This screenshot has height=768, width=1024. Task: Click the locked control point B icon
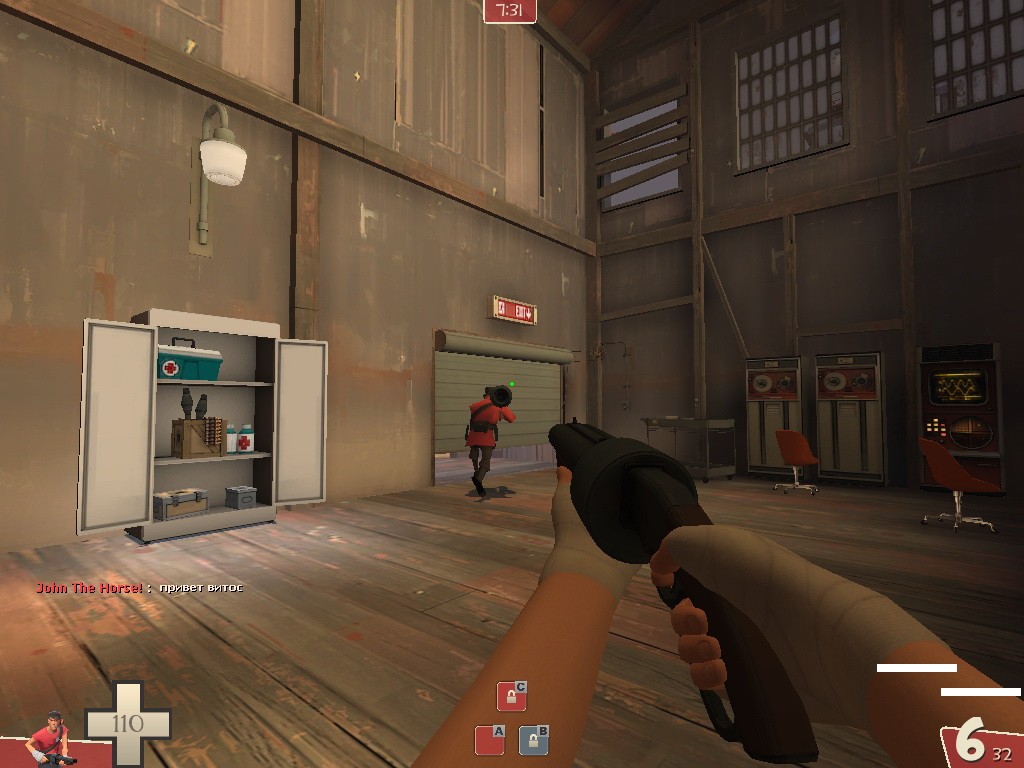(x=533, y=740)
